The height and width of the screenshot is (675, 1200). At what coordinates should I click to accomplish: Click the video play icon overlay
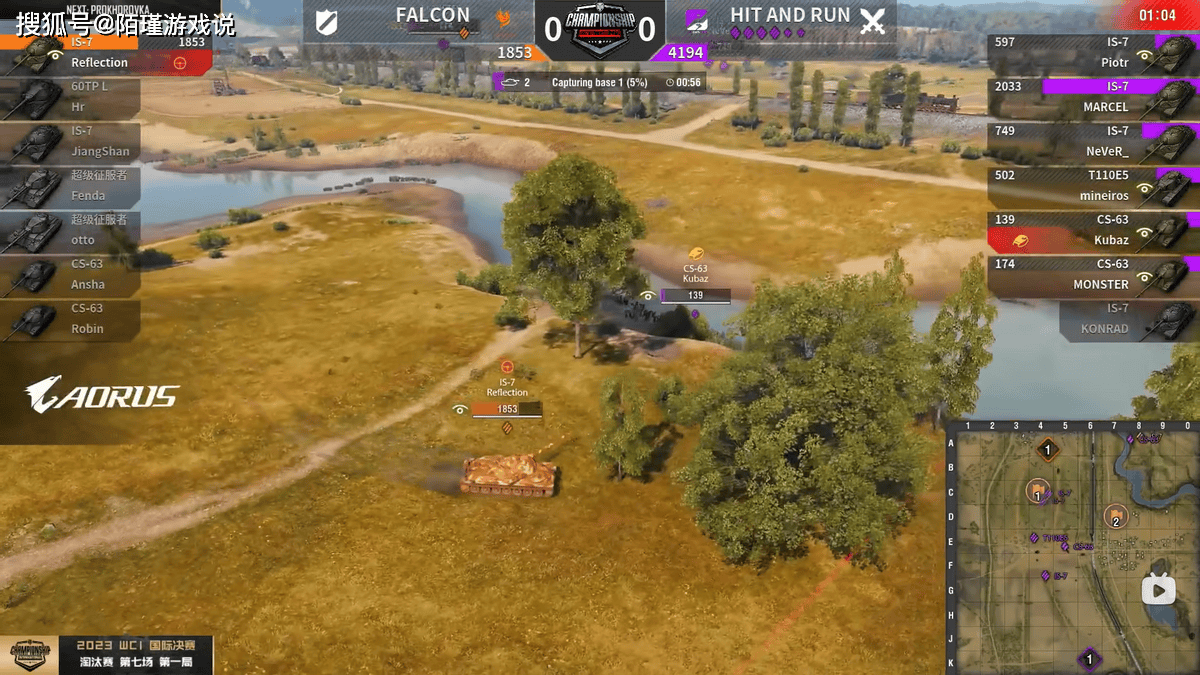point(1159,591)
